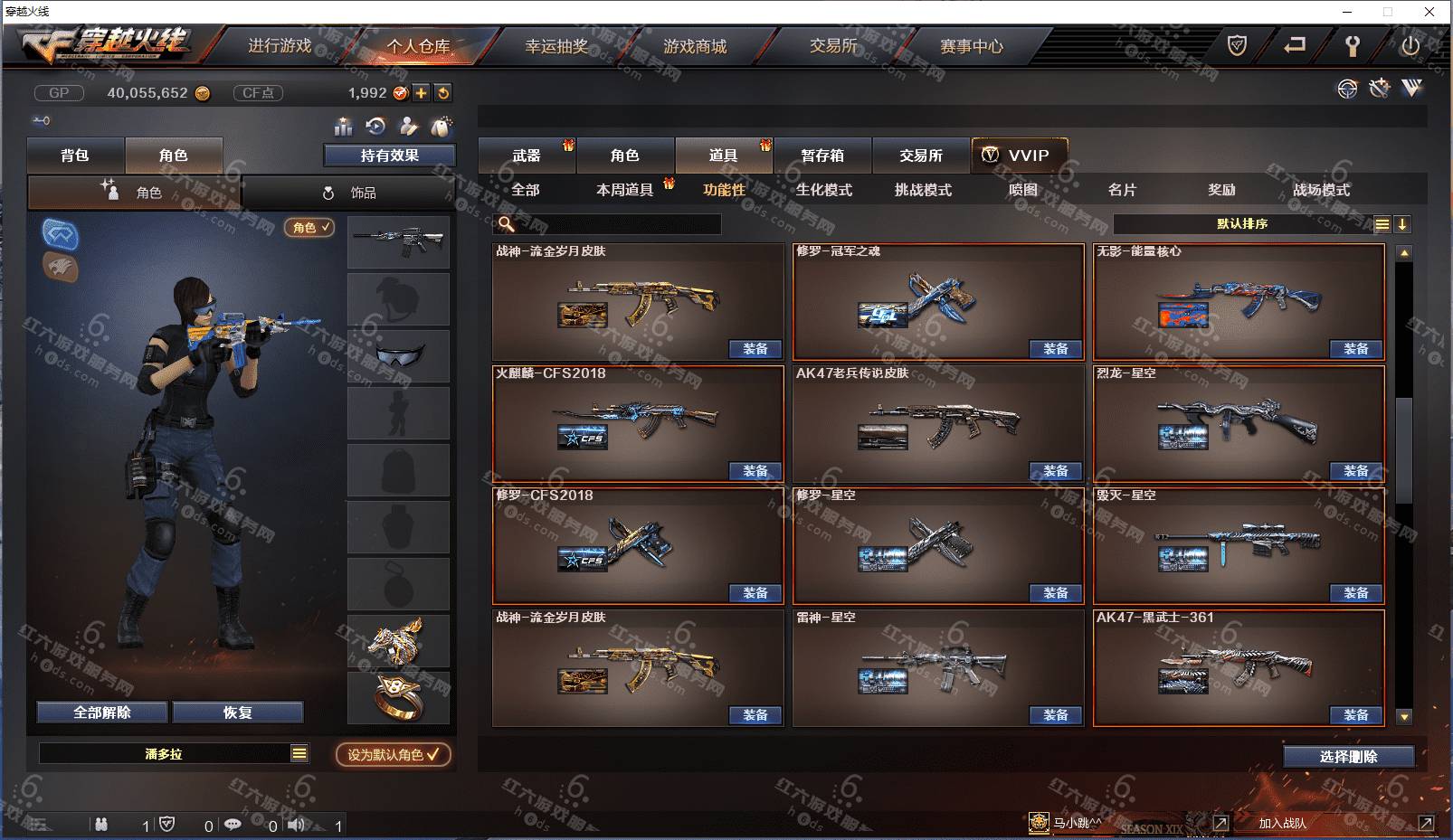Go to 幸运抽奖 lucky draw
1453x840 pixels.
tap(556, 46)
